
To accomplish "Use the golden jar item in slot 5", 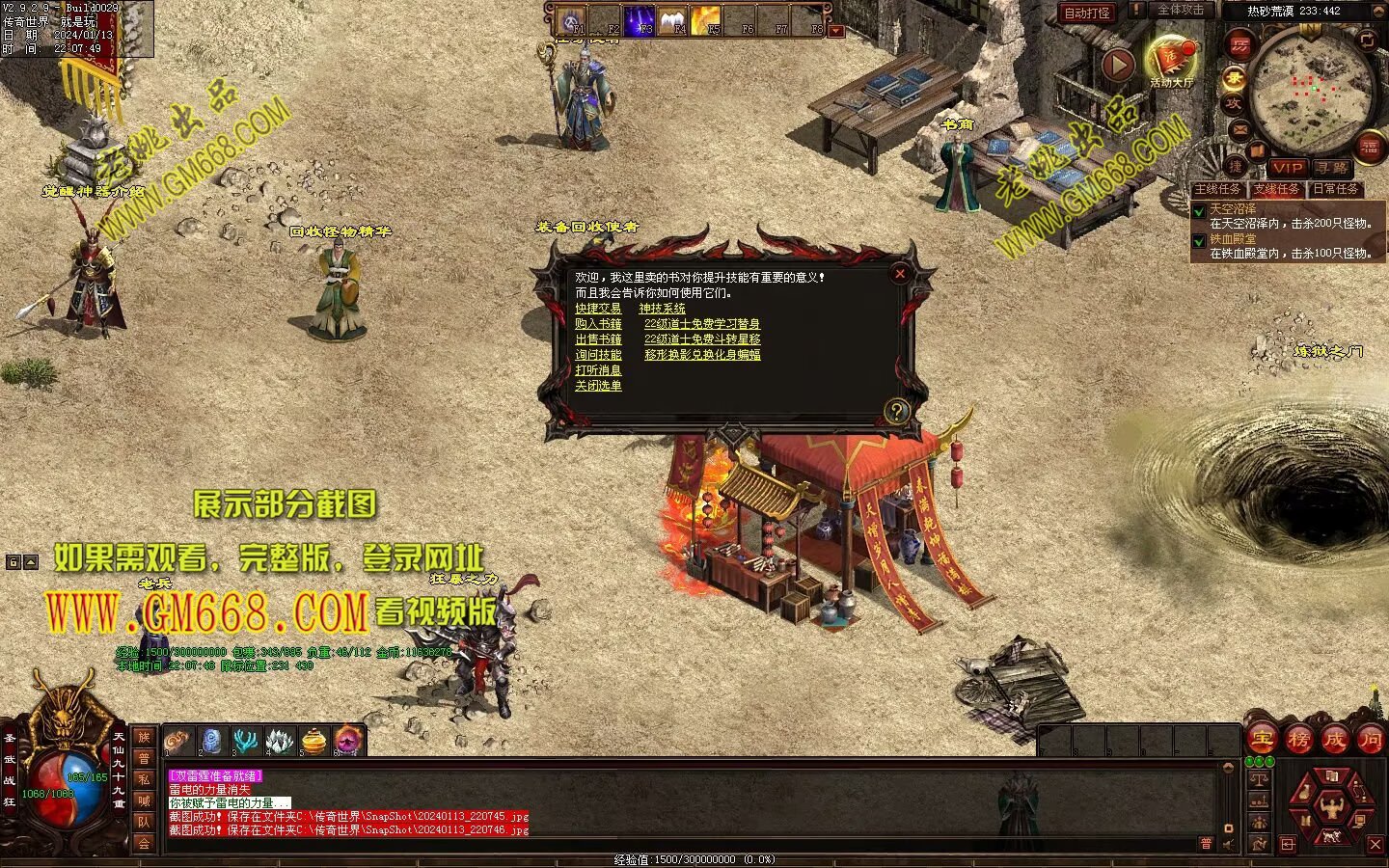I will 313,741.
